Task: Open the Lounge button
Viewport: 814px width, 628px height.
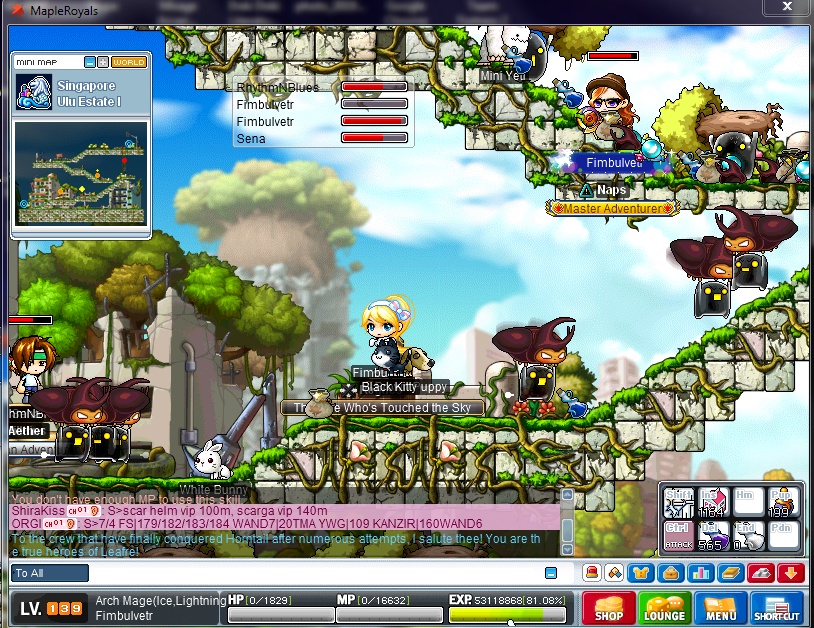Action: point(664,607)
